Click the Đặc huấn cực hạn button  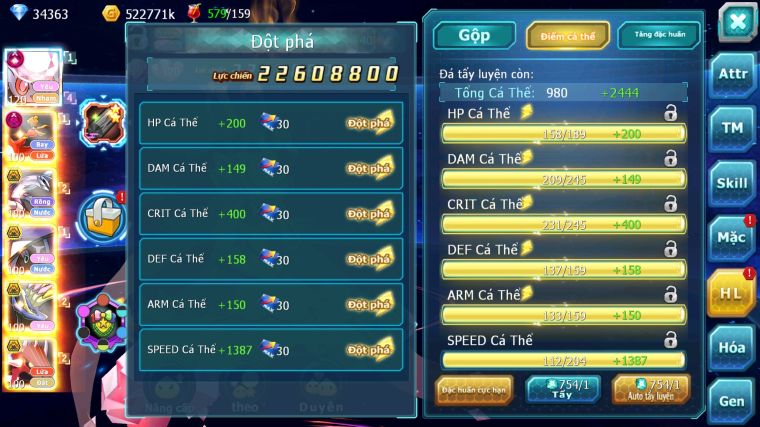[476, 389]
